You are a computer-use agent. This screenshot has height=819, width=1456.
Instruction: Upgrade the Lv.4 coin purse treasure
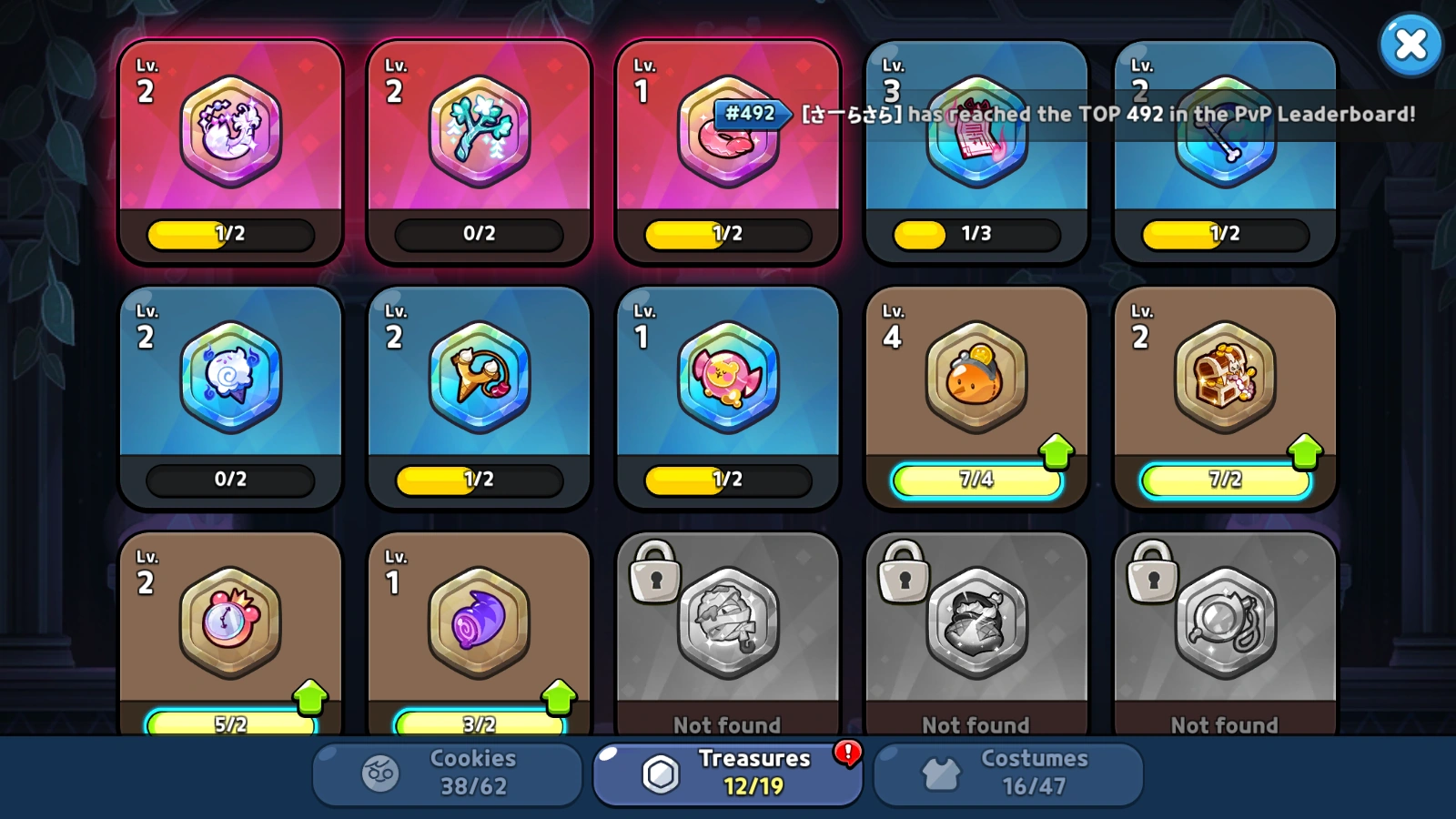1056,448
